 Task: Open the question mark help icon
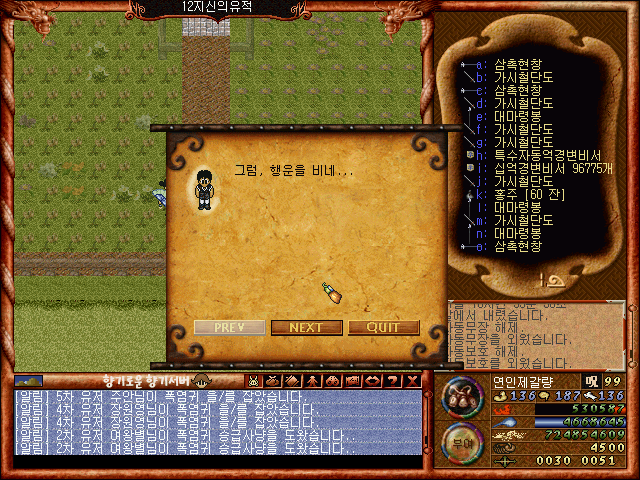point(394,381)
